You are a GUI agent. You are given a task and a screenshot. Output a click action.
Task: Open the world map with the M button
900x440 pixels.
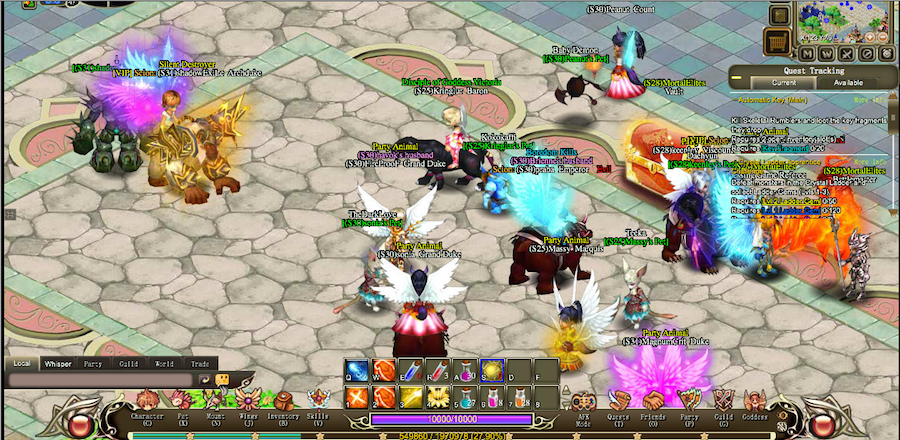[x=806, y=53]
